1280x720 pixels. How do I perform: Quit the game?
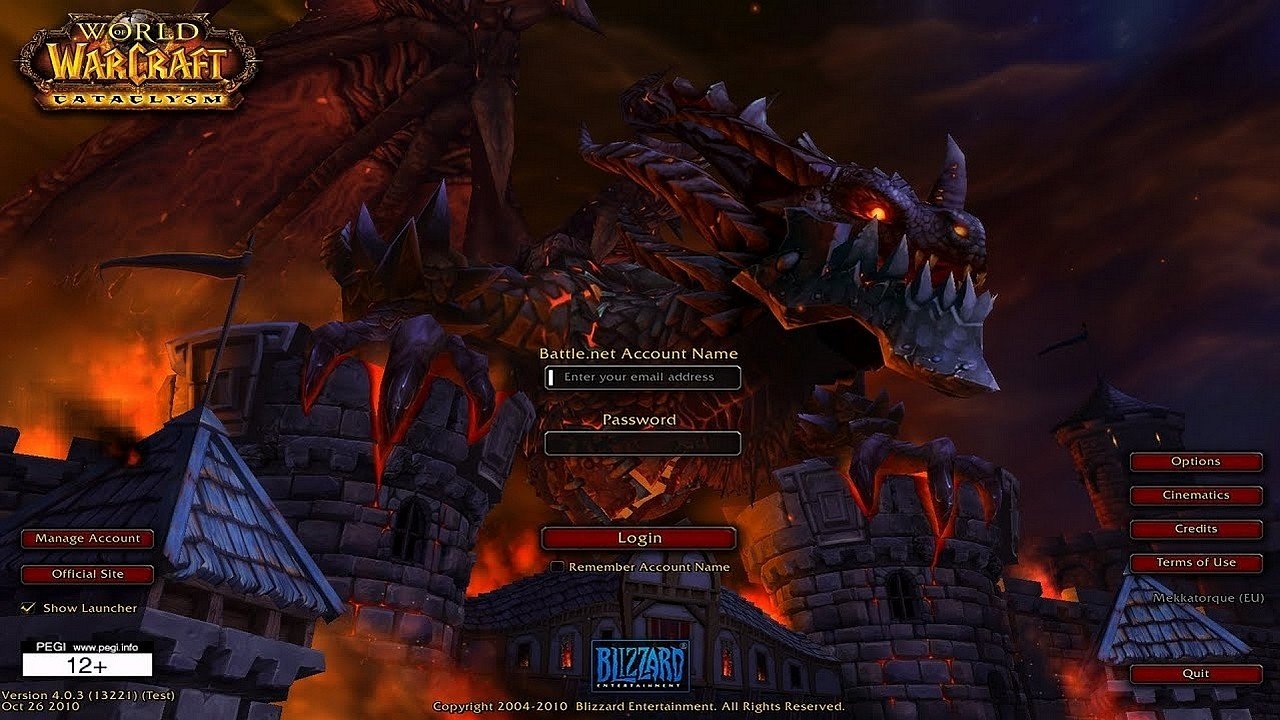(x=1196, y=673)
